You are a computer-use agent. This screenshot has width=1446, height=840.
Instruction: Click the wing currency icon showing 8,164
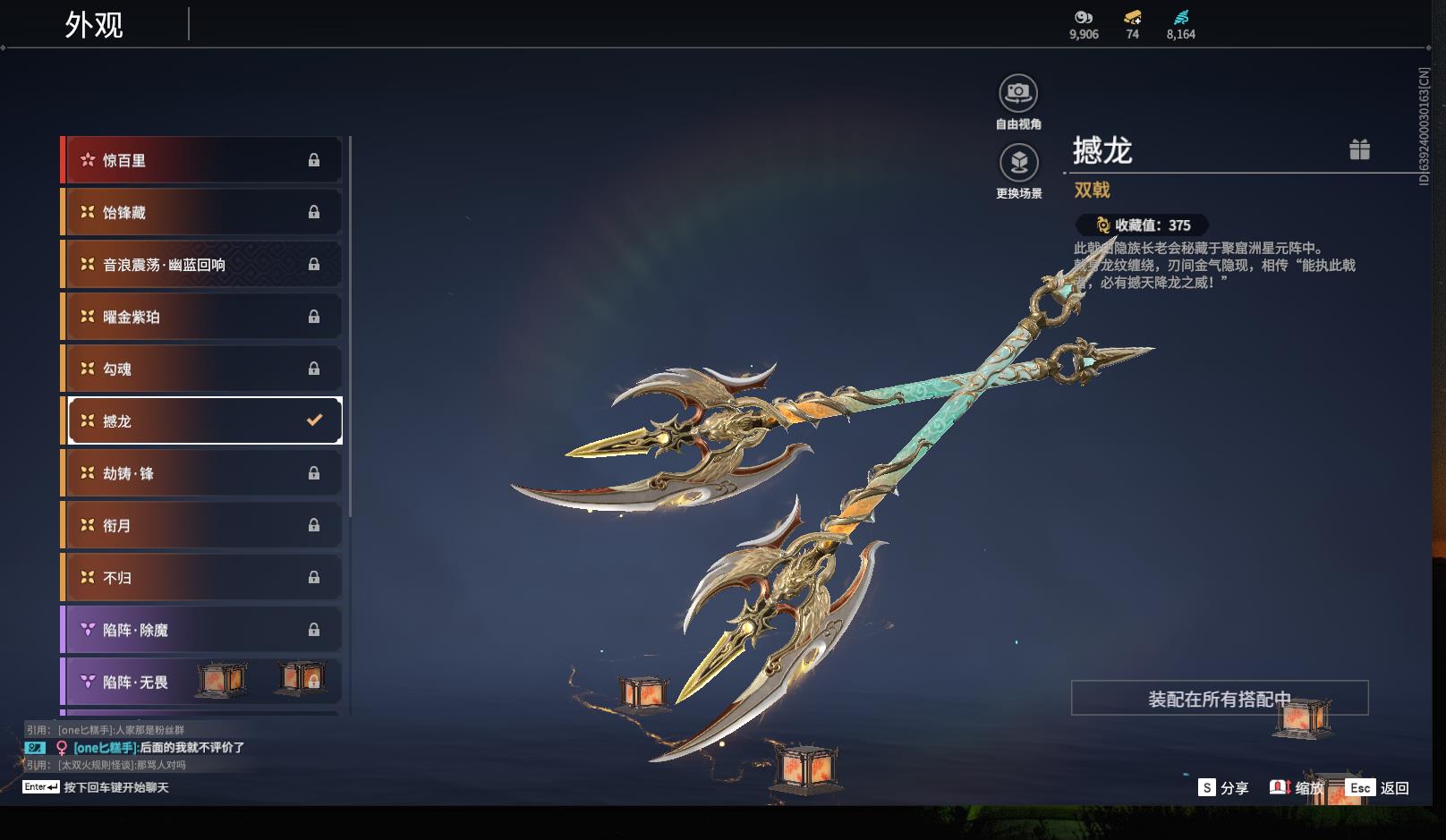(x=1181, y=18)
